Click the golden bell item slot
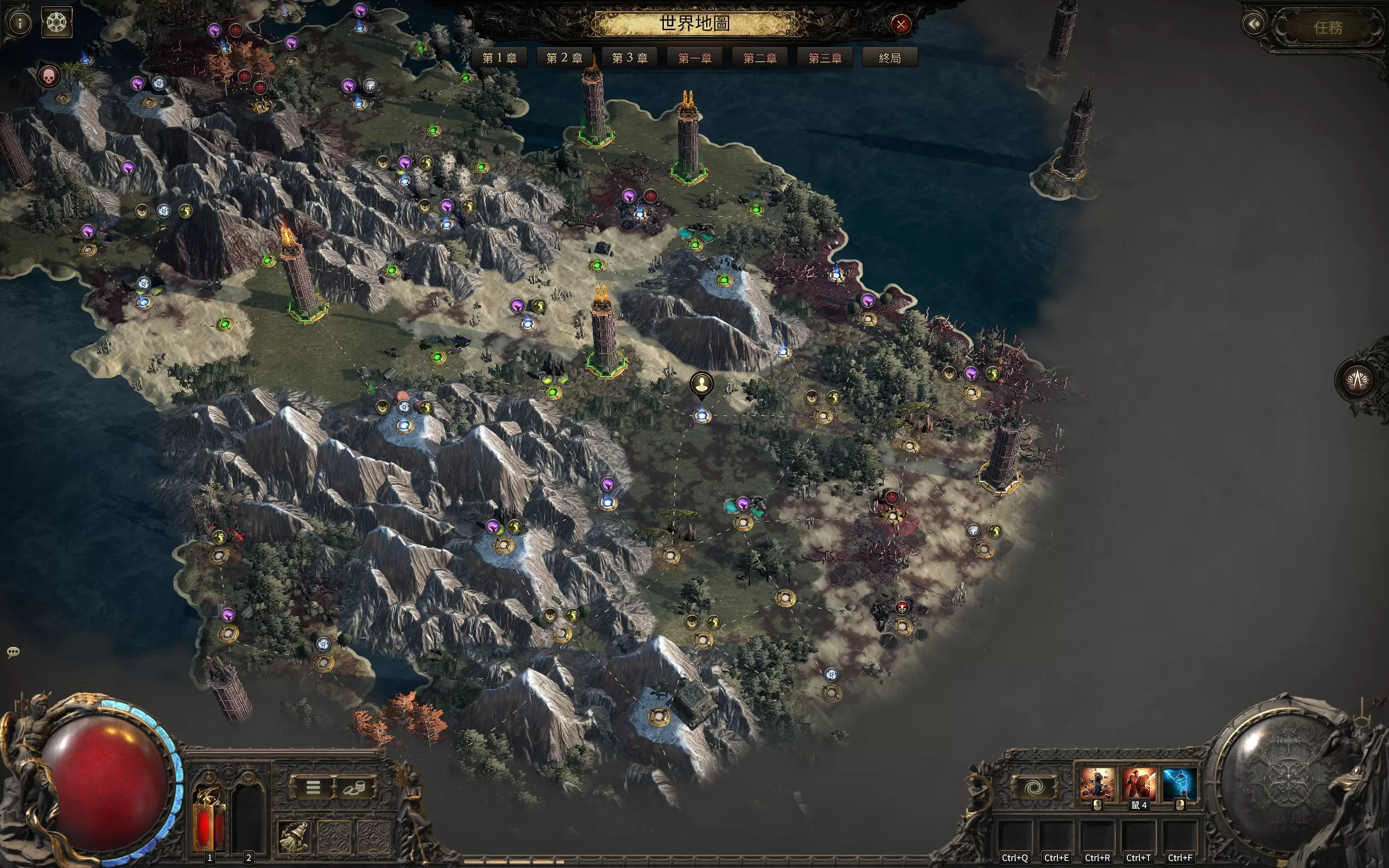This screenshot has height=868, width=1389. click(293, 836)
